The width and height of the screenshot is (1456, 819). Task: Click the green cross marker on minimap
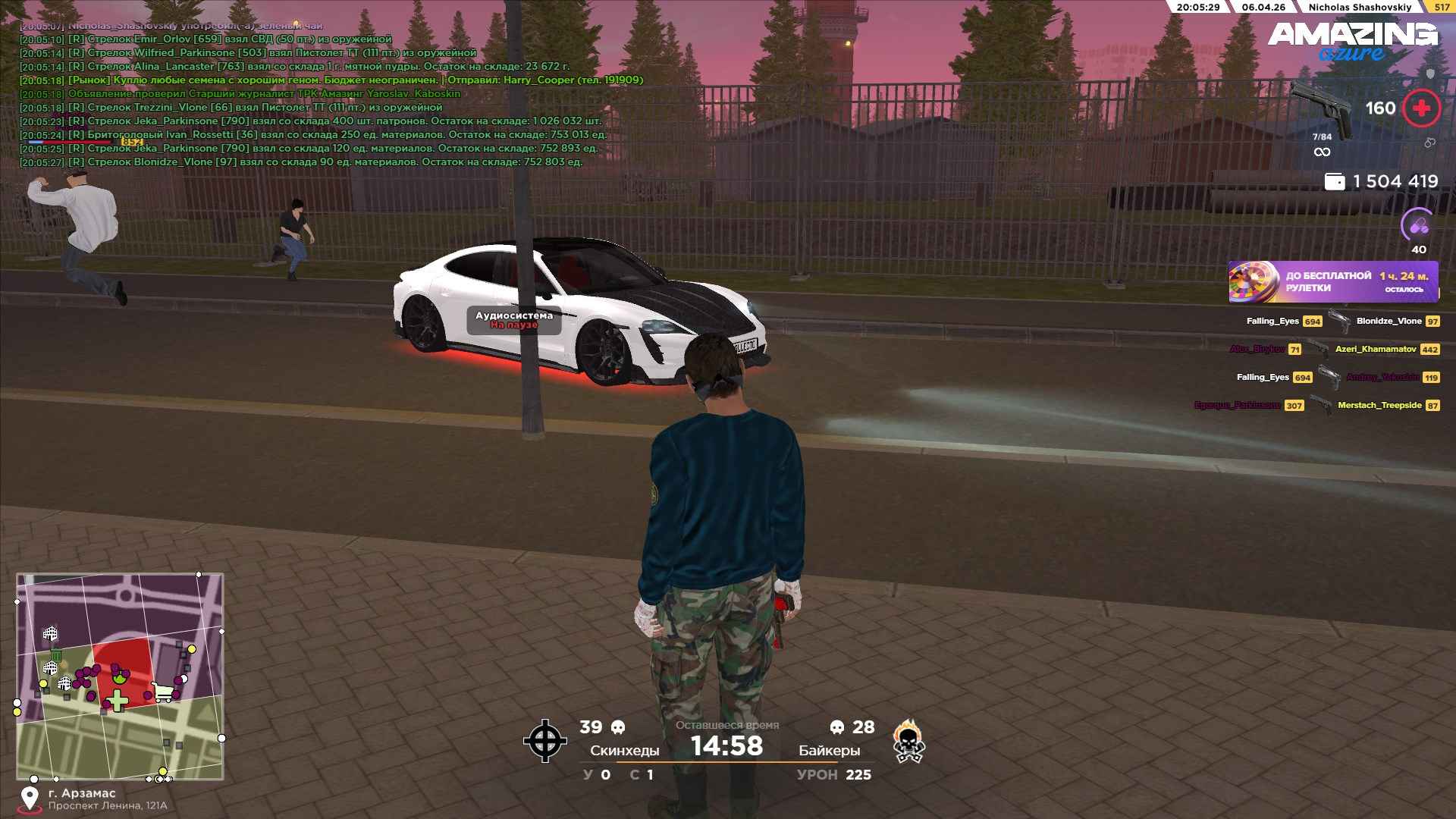click(117, 701)
